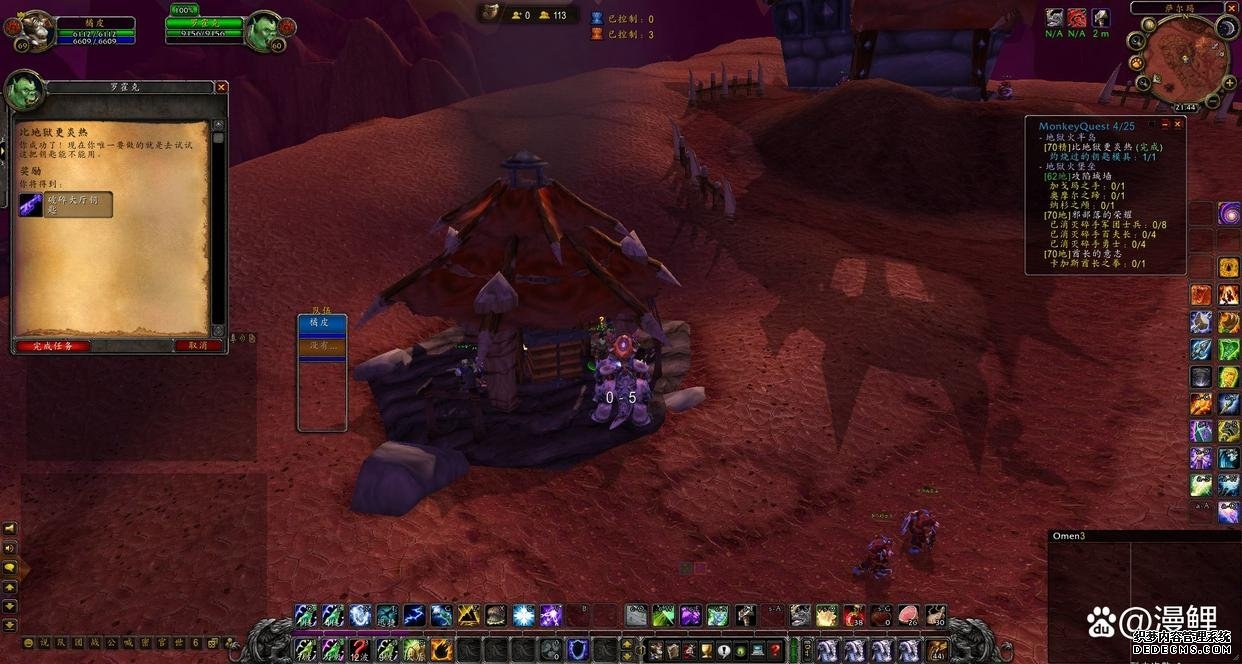This screenshot has width=1242, height=664.
Task: Open the backpack bag slot
Action: [x=937, y=650]
